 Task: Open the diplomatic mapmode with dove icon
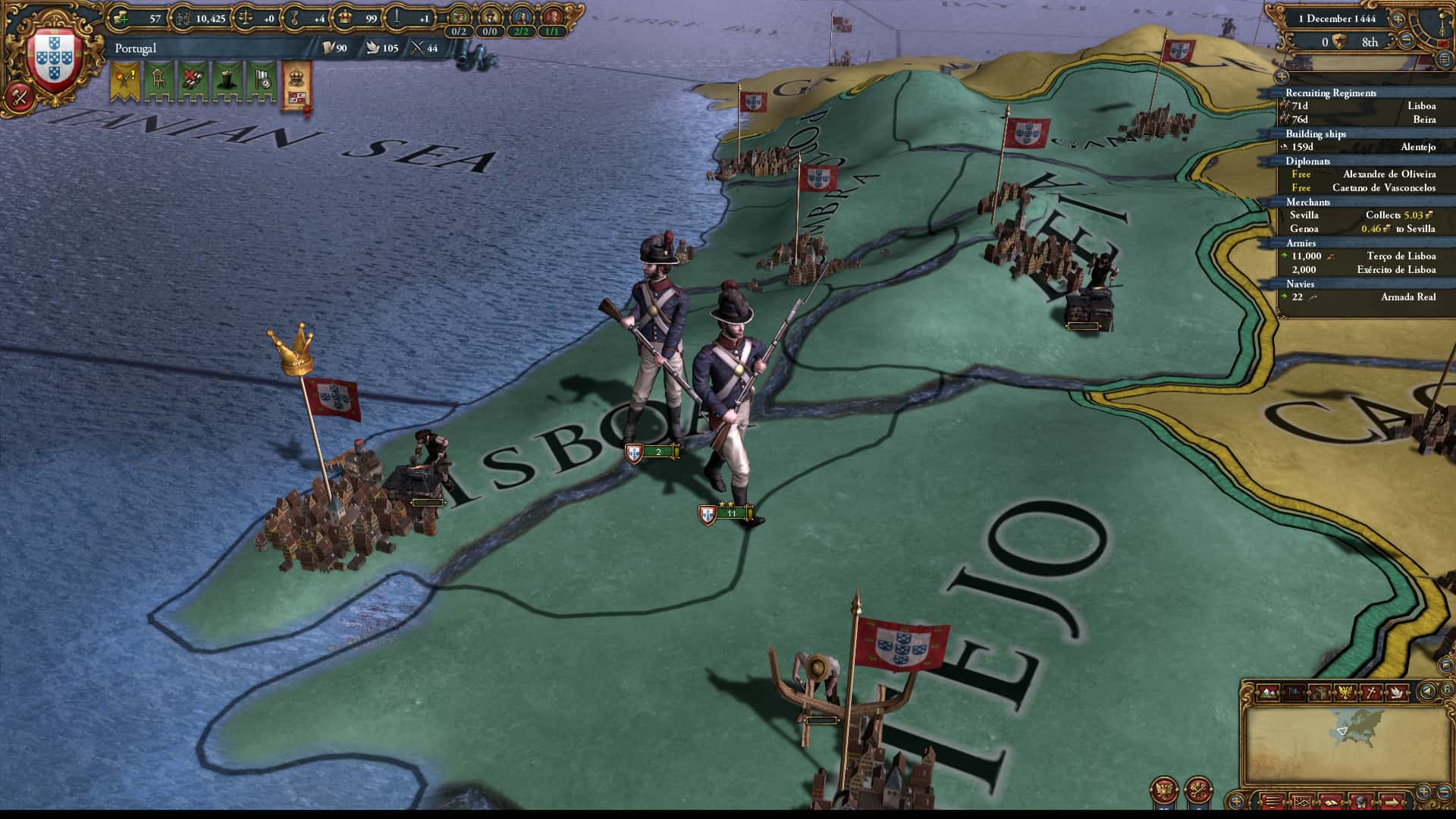click(x=1395, y=692)
